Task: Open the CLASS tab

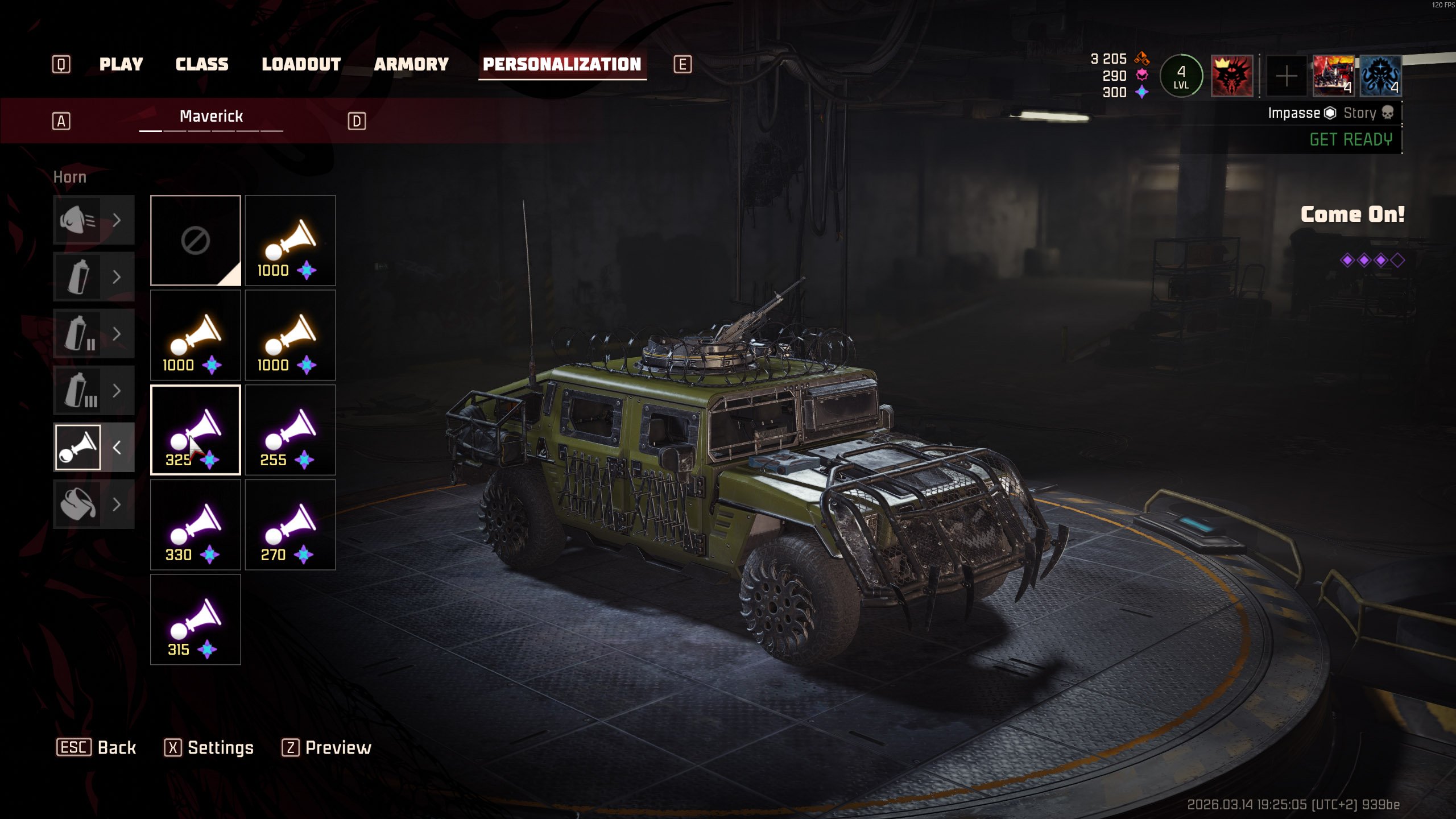Action: [x=201, y=64]
